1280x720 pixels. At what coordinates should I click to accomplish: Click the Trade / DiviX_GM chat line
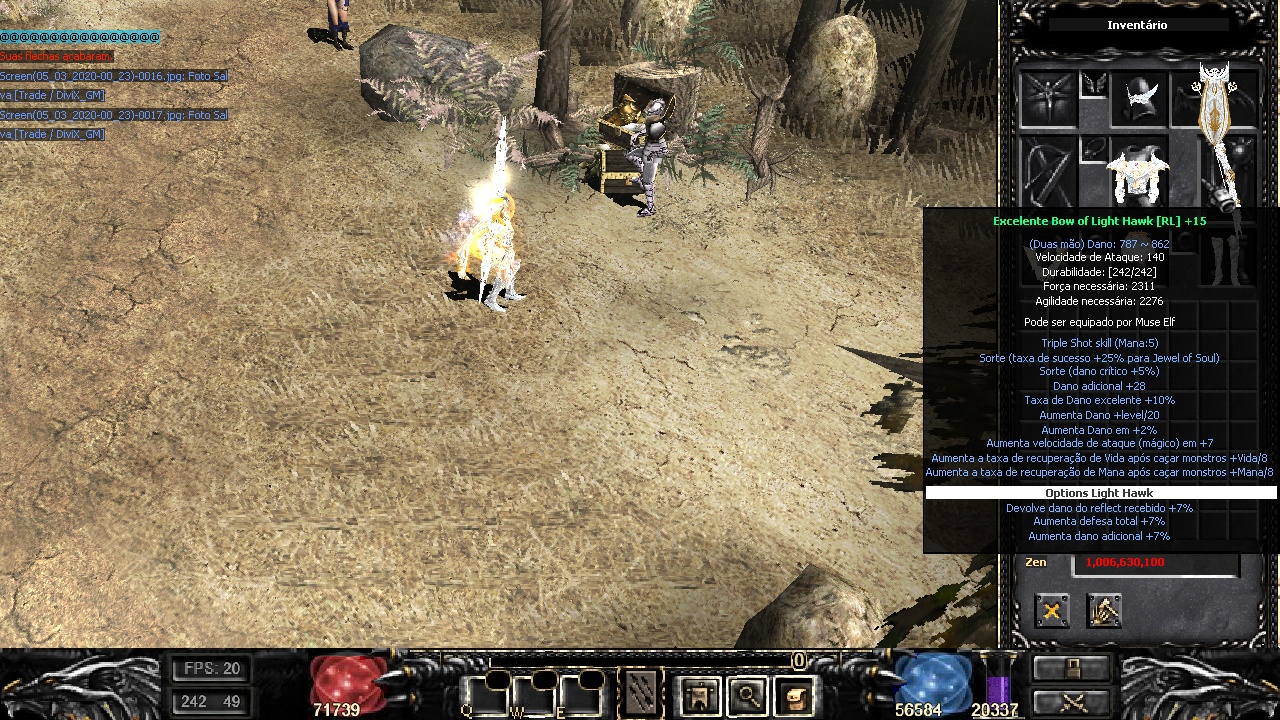pyautogui.click(x=53, y=95)
